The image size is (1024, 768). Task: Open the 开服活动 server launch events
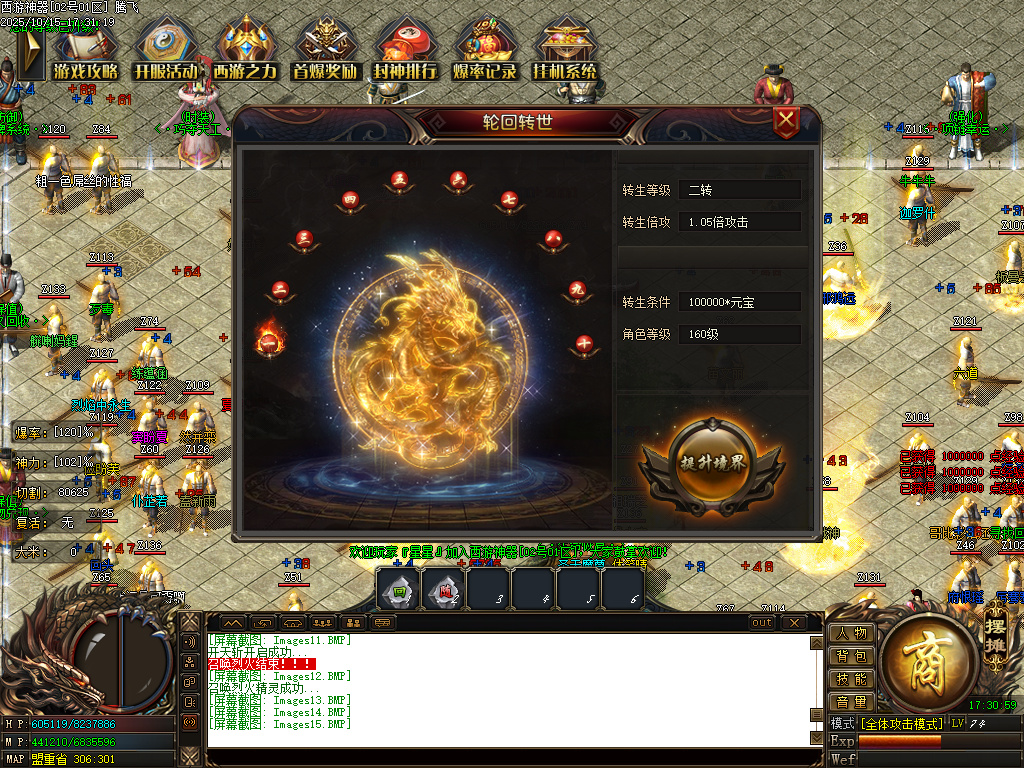click(166, 51)
